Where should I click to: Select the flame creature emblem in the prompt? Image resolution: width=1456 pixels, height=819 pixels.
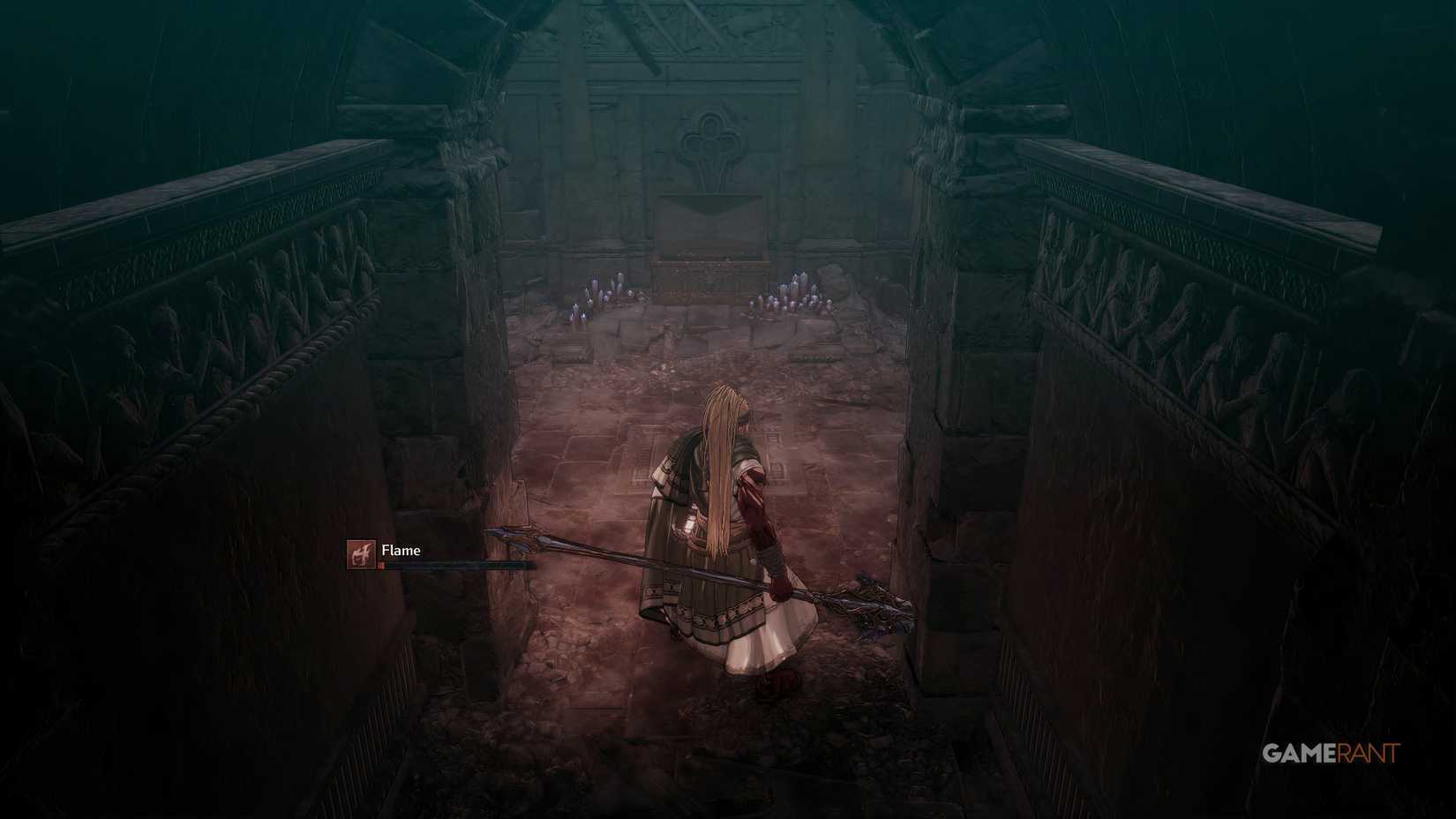pyautogui.click(x=362, y=553)
